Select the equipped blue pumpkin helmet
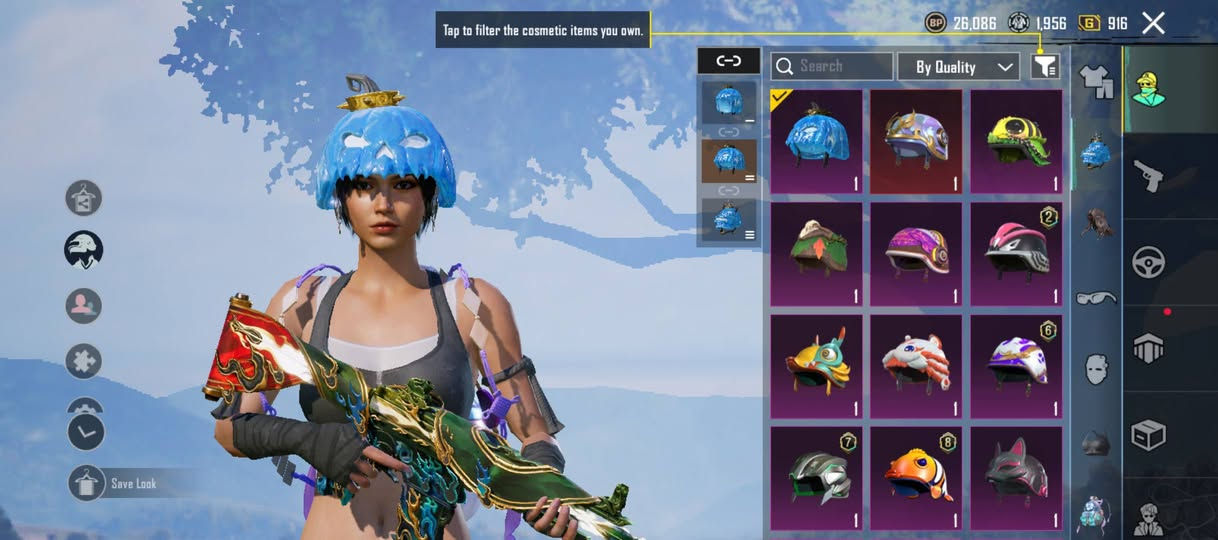 click(x=816, y=141)
